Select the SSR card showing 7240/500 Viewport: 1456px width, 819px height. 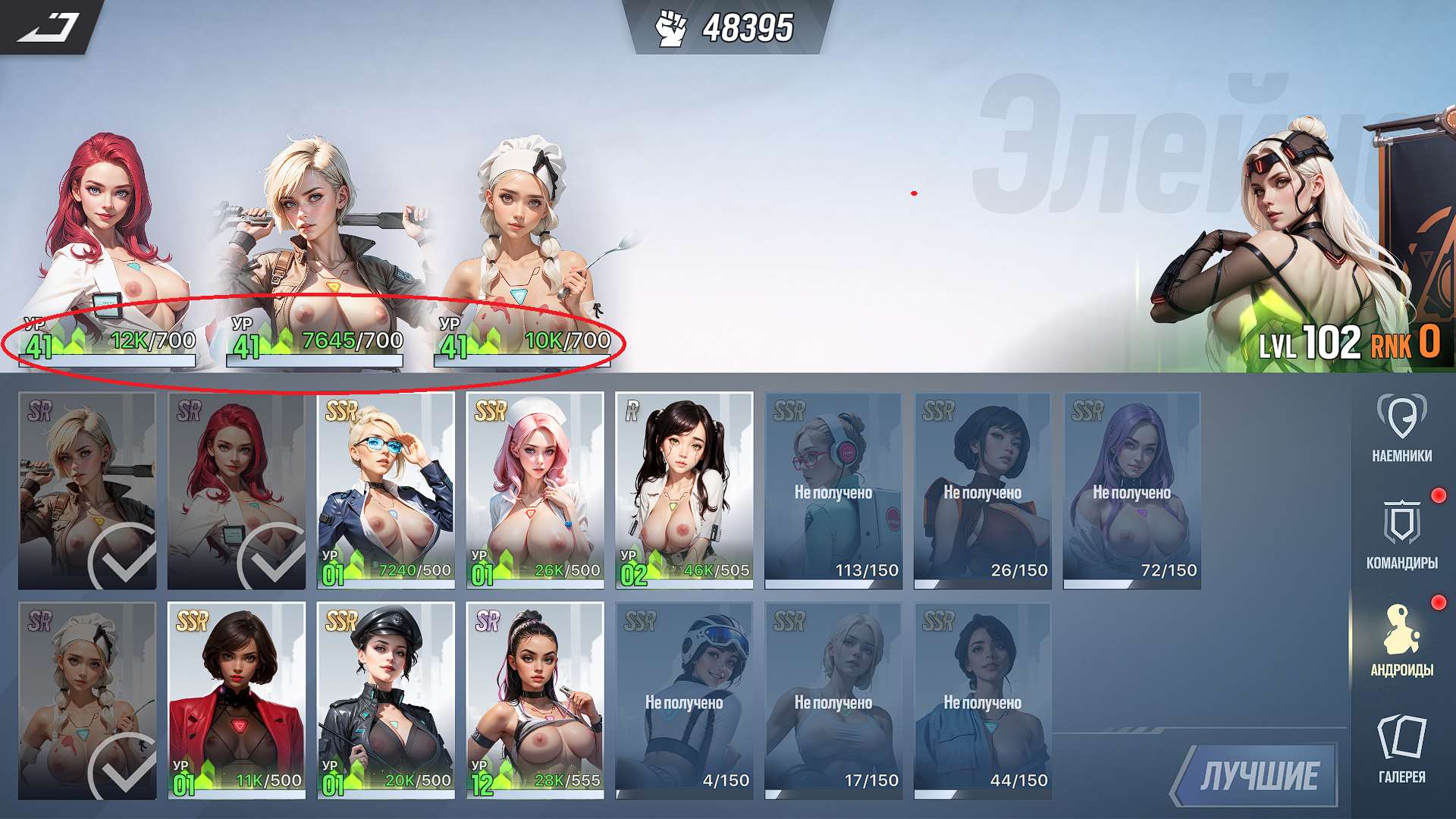click(385, 490)
